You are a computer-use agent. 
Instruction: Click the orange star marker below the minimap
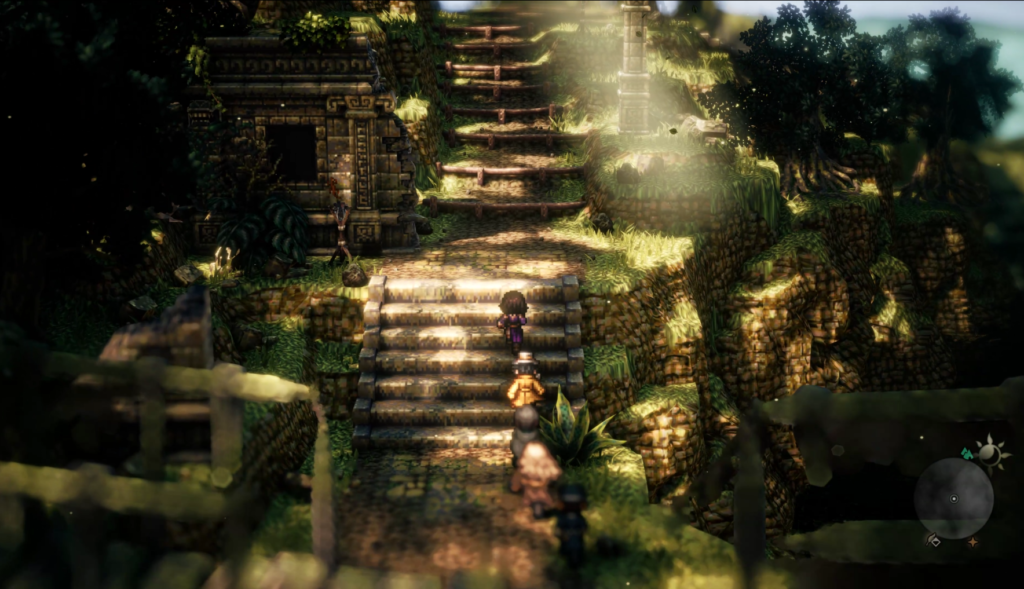[x=971, y=542]
